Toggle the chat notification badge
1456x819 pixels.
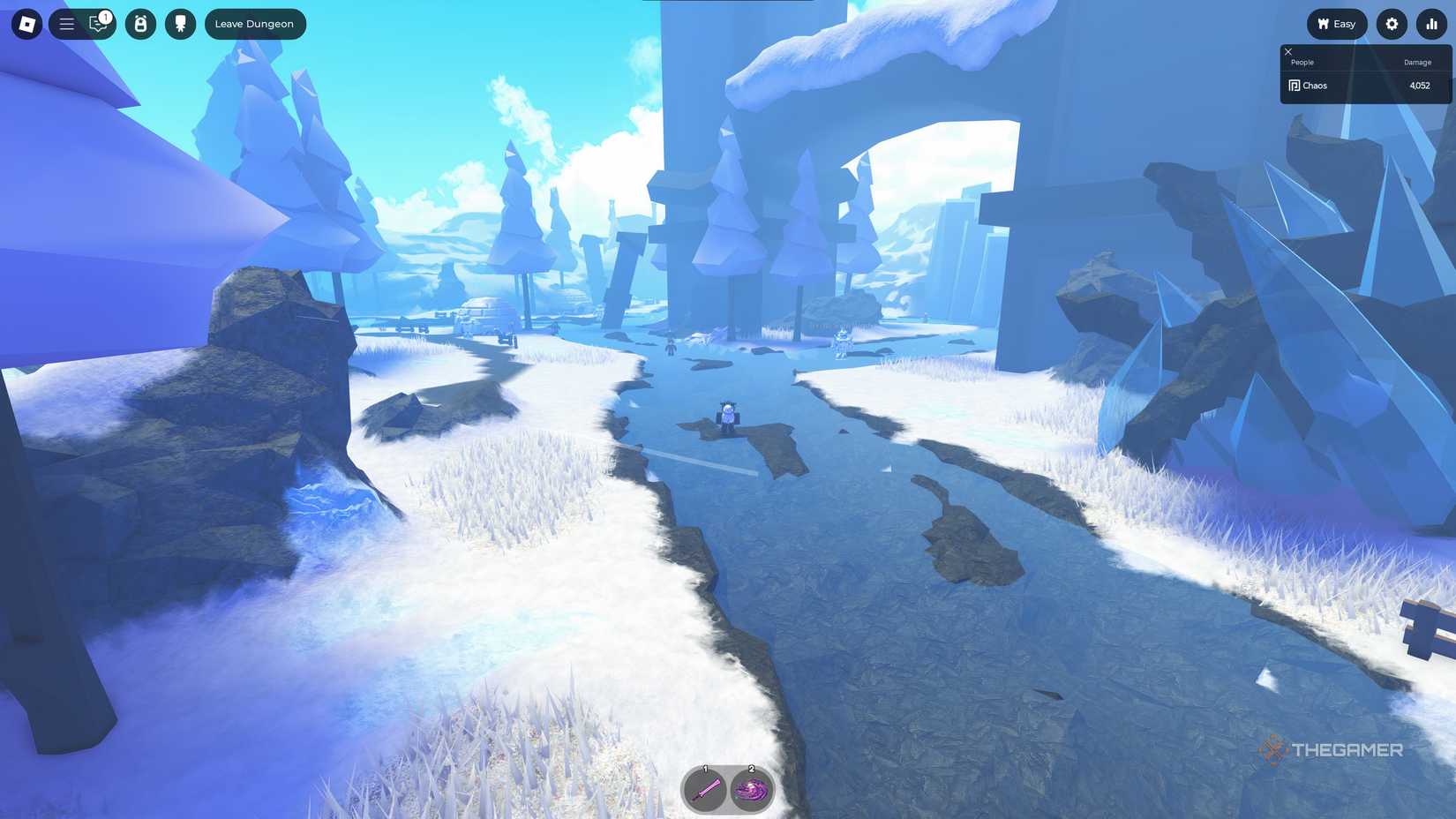coord(105,15)
